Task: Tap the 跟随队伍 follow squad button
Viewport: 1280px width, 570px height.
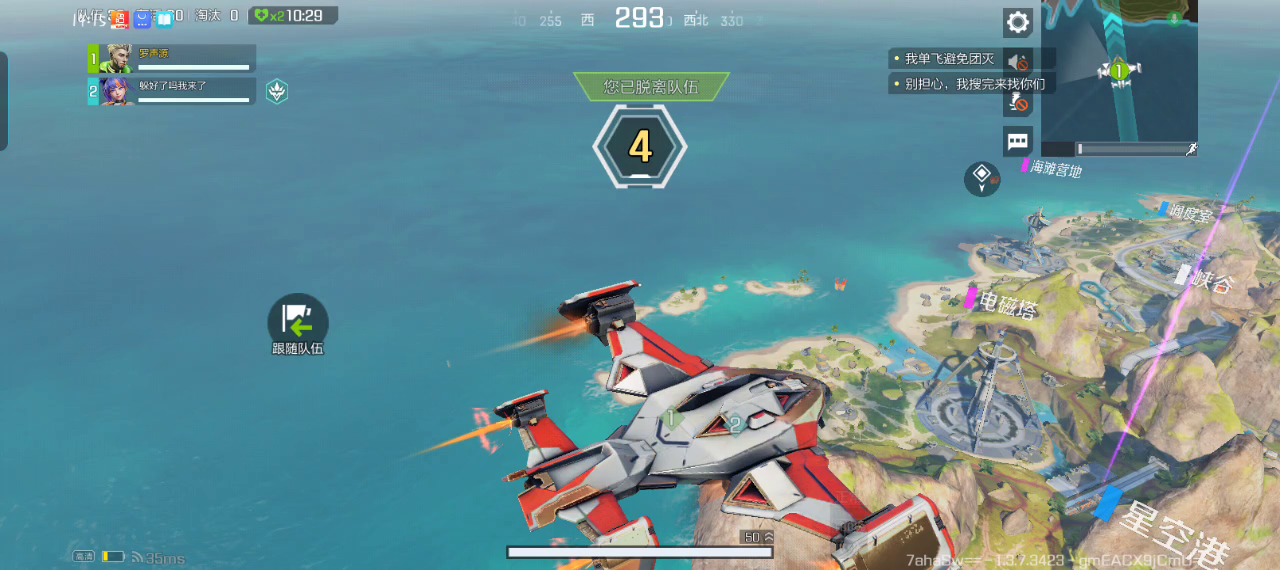Action: click(x=298, y=322)
